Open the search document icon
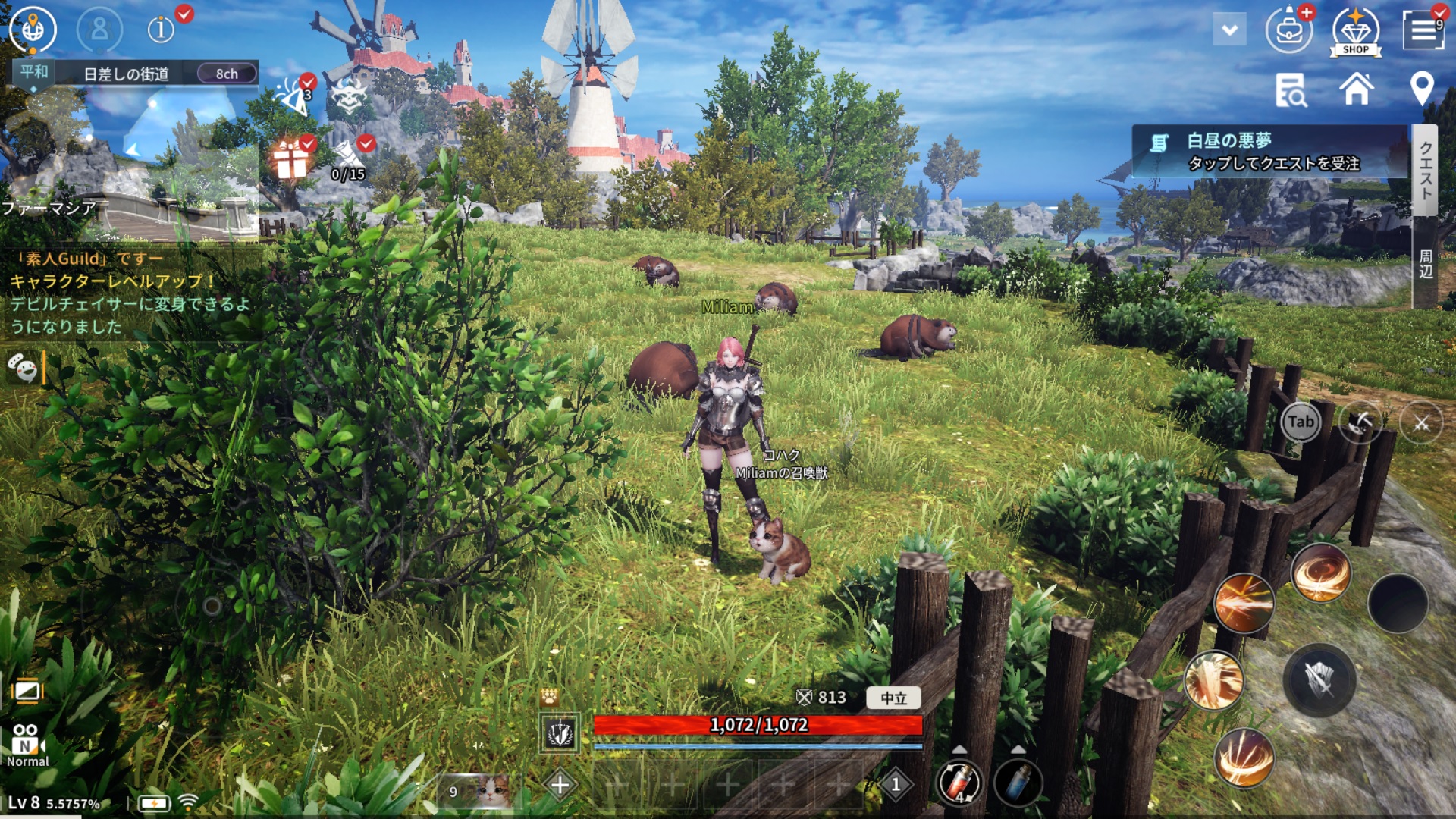 tap(1290, 90)
